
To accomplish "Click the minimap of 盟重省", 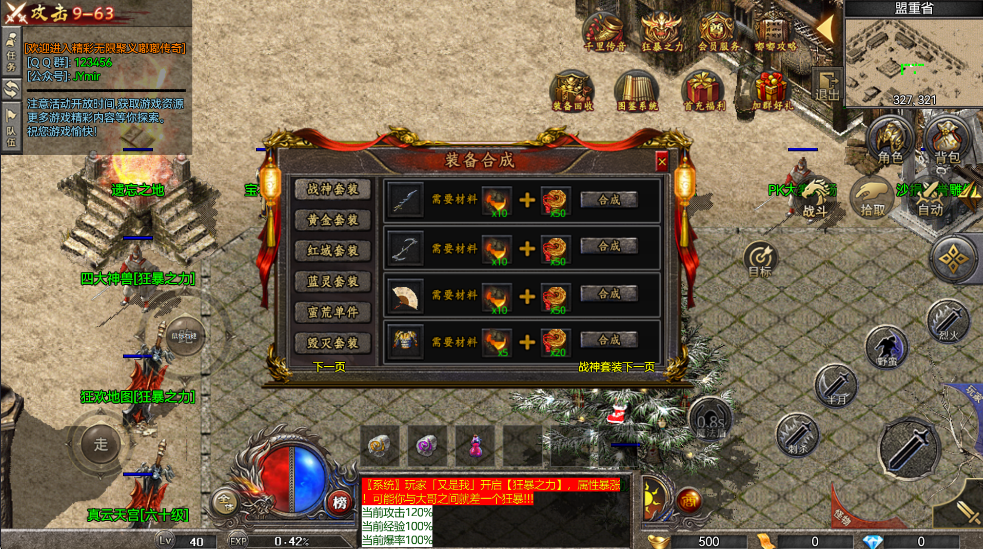I will click(x=912, y=58).
